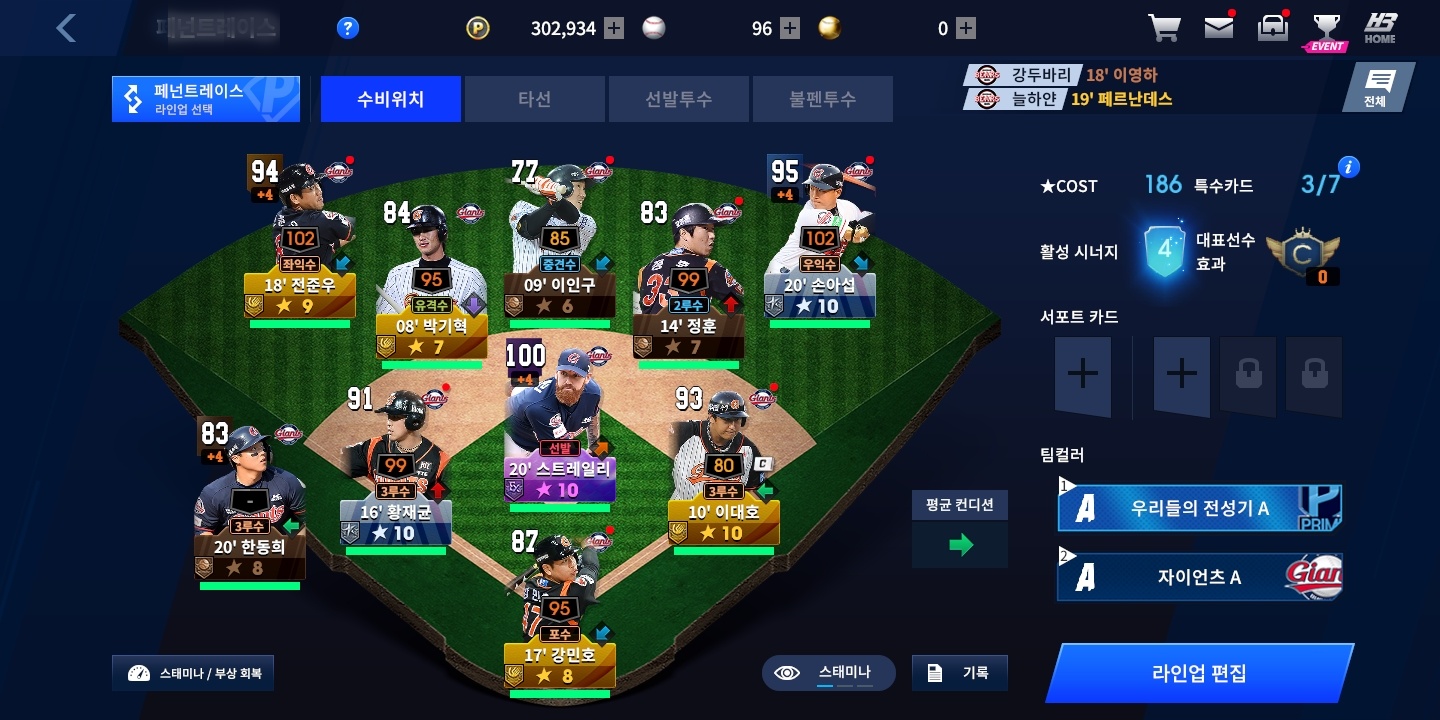Open 스태미나 / 부상 회복
Viewport: 1440px width, 720px height.
pyautogui.click(x=193, y=673)
